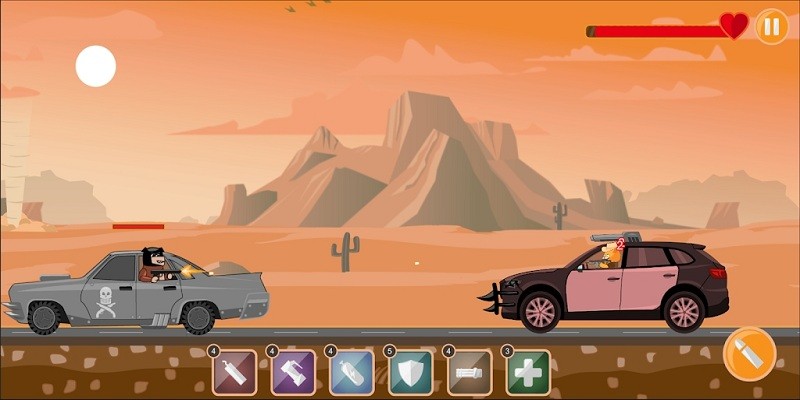Select the blue lightning canister item
Viewport: 800px width, 400px height.
pyautogui.click(x=352, y=372)
